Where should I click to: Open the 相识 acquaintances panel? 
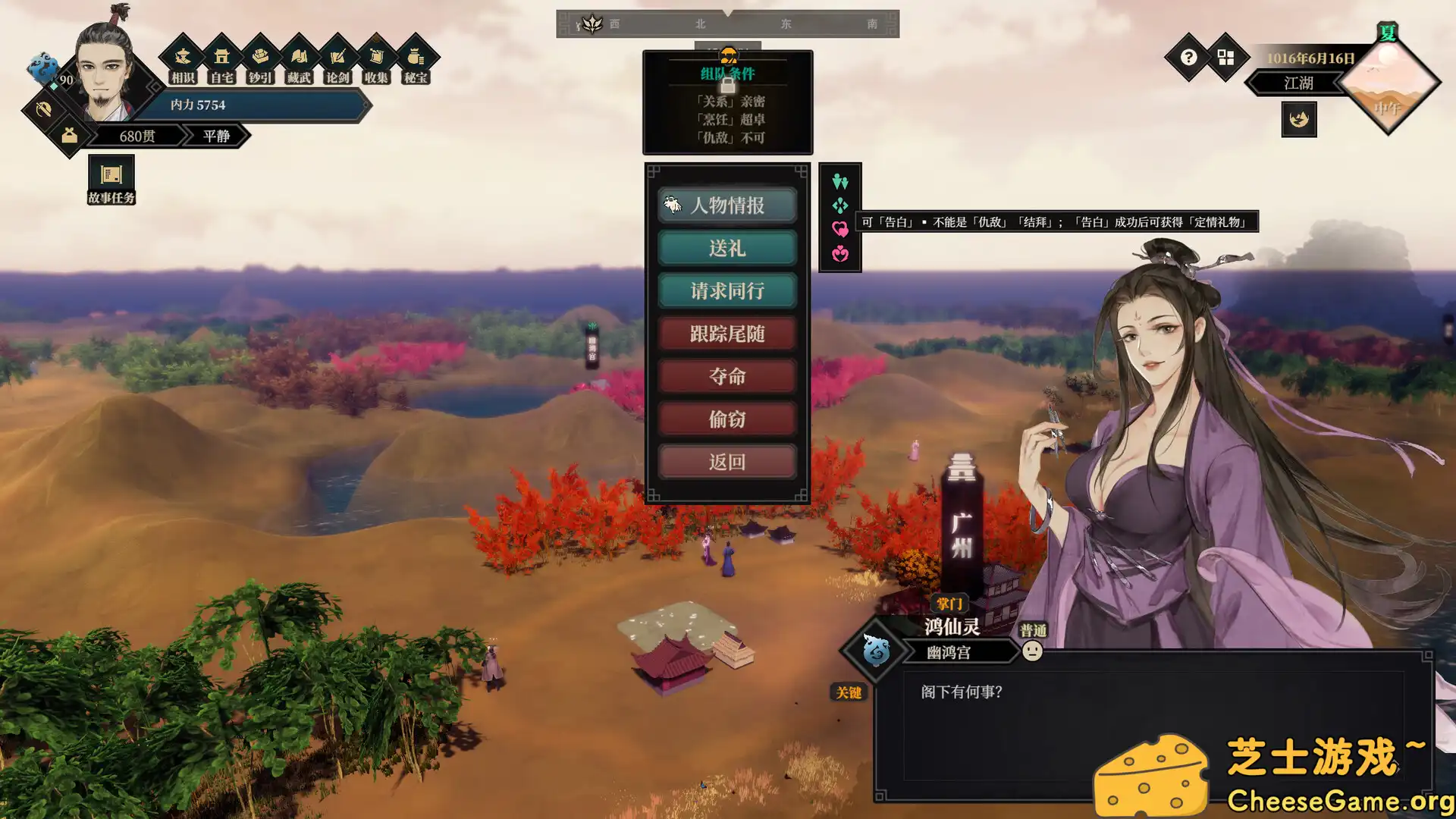coord(183,61)
